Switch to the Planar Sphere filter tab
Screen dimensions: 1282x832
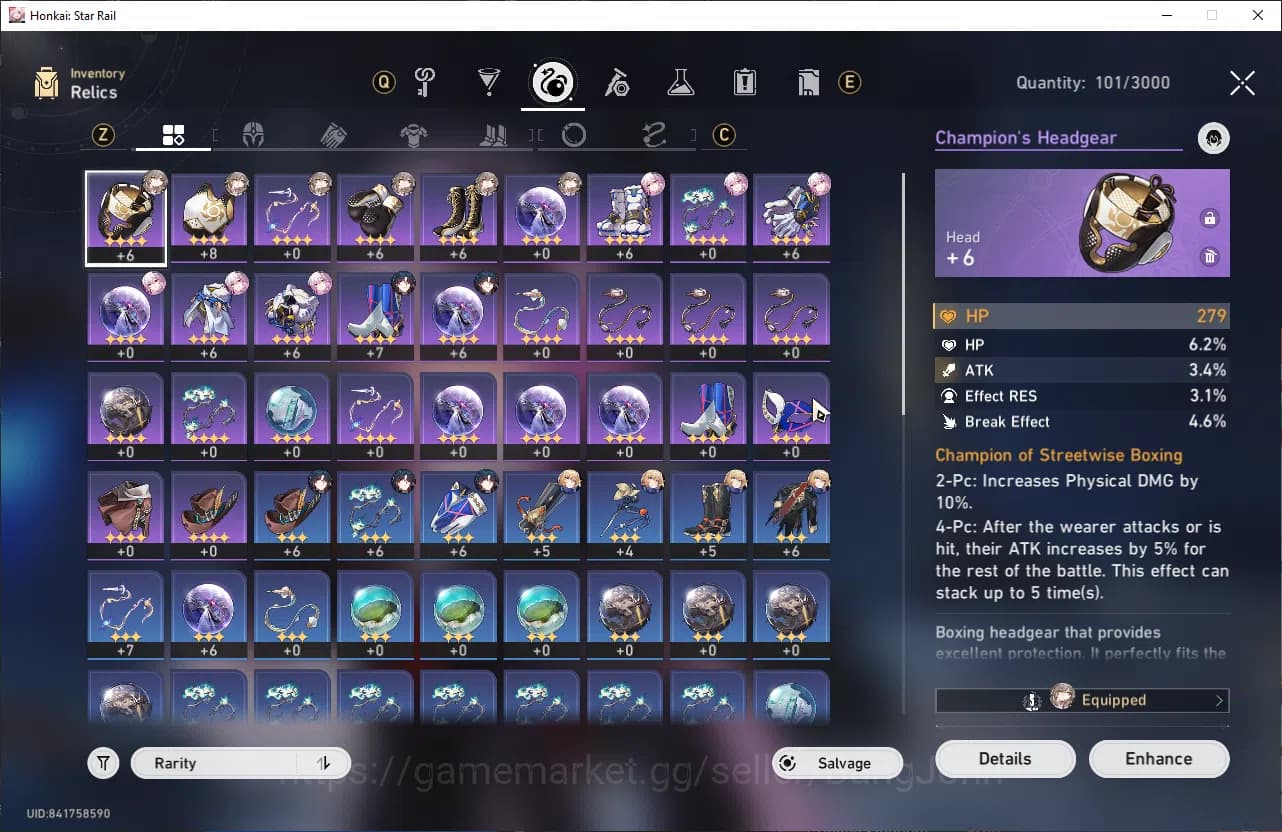(574, 135)
